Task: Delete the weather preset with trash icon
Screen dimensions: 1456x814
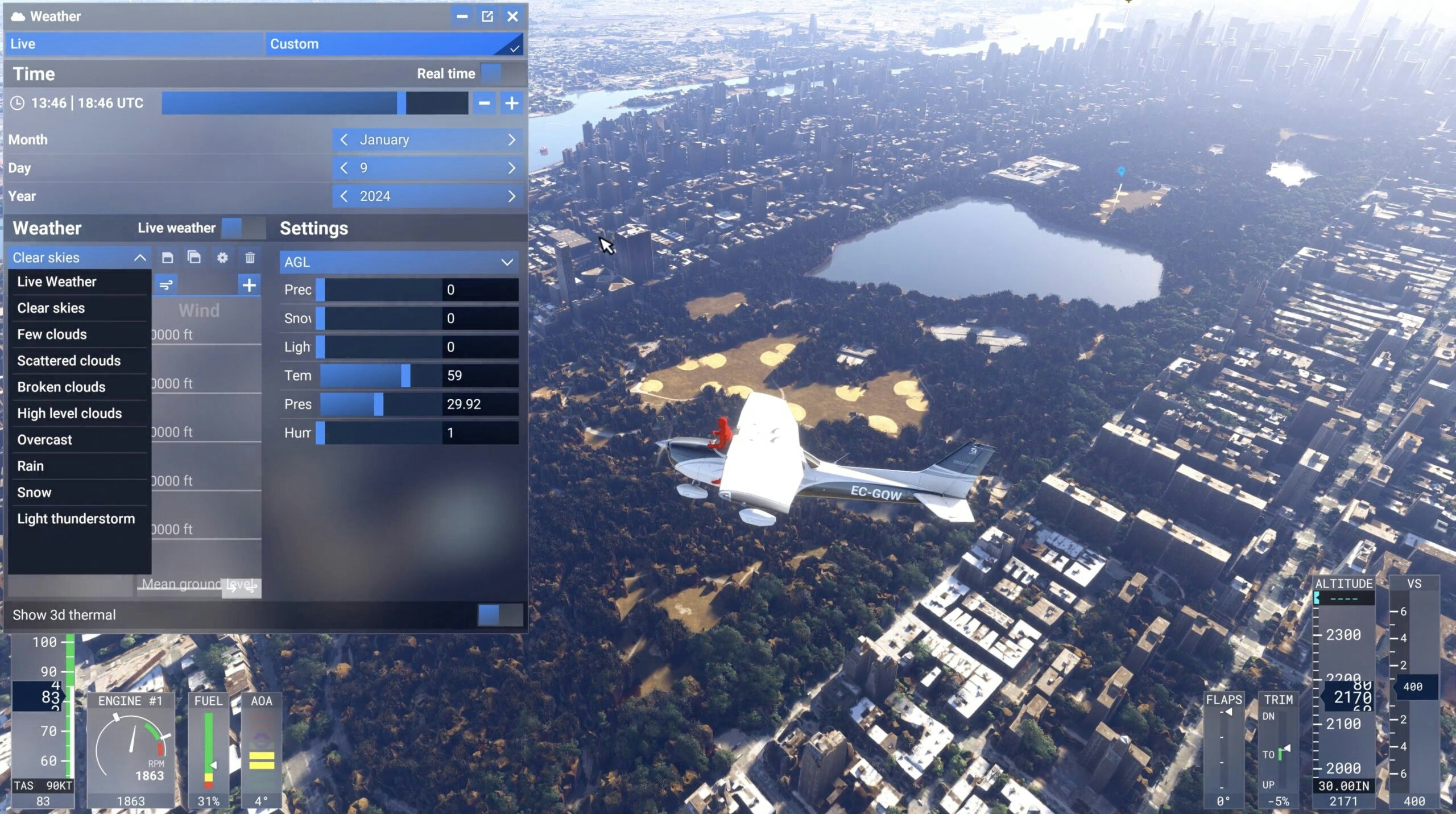Action: pyautogui.click(x=250, y=258)
